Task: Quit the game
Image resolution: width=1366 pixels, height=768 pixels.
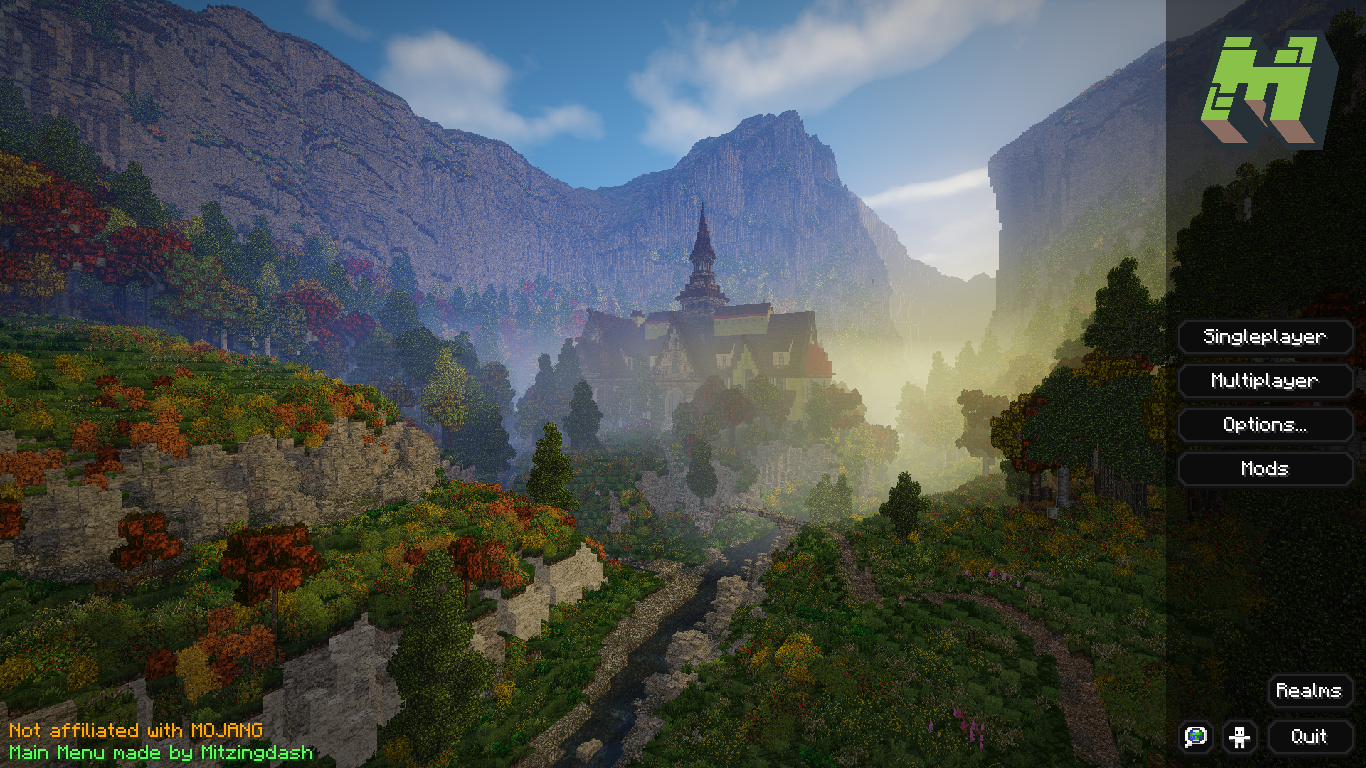Action: [1309, 737]
